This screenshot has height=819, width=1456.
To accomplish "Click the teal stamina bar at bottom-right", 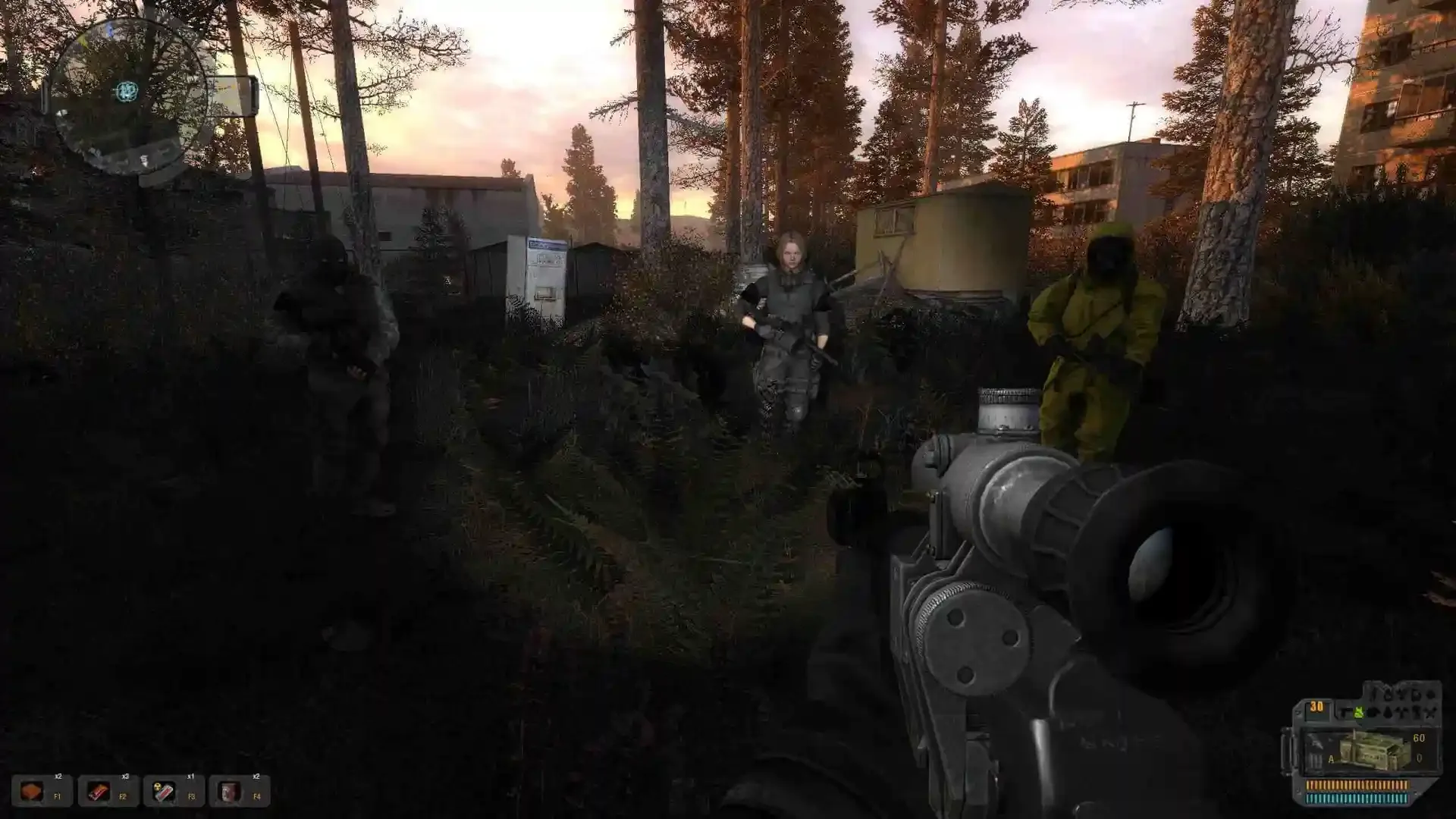I will coord(1357,798).
